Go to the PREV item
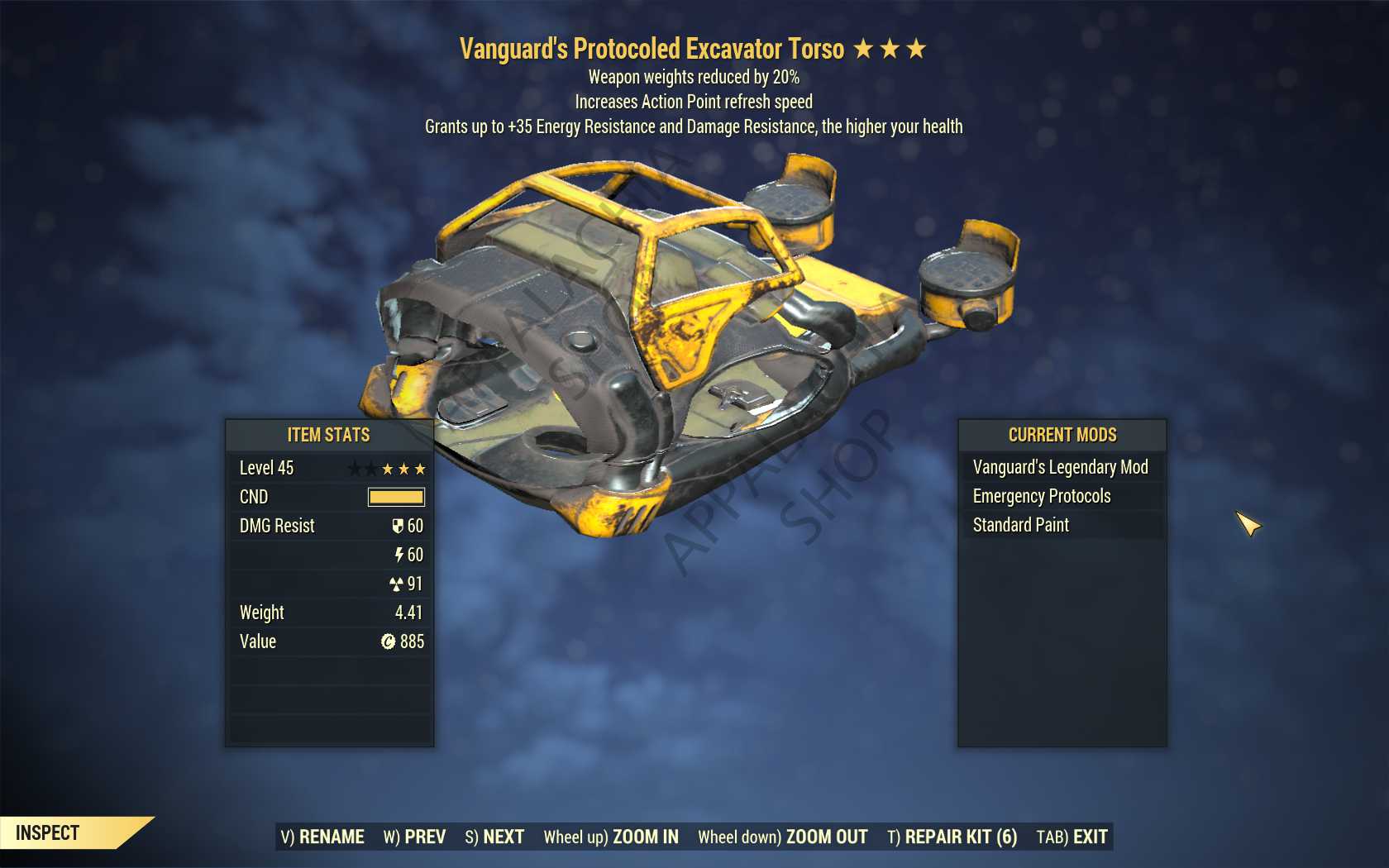Viewport: 1389px width, 868px height. (414, 837)
